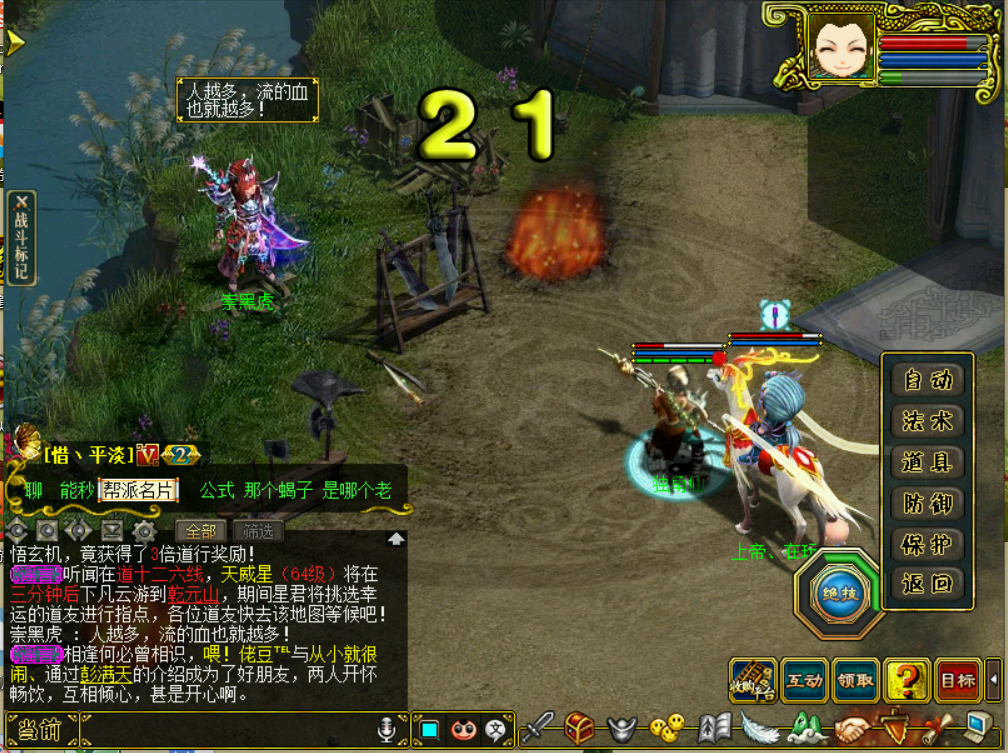Select the 保护 protect command

[927, 544]
